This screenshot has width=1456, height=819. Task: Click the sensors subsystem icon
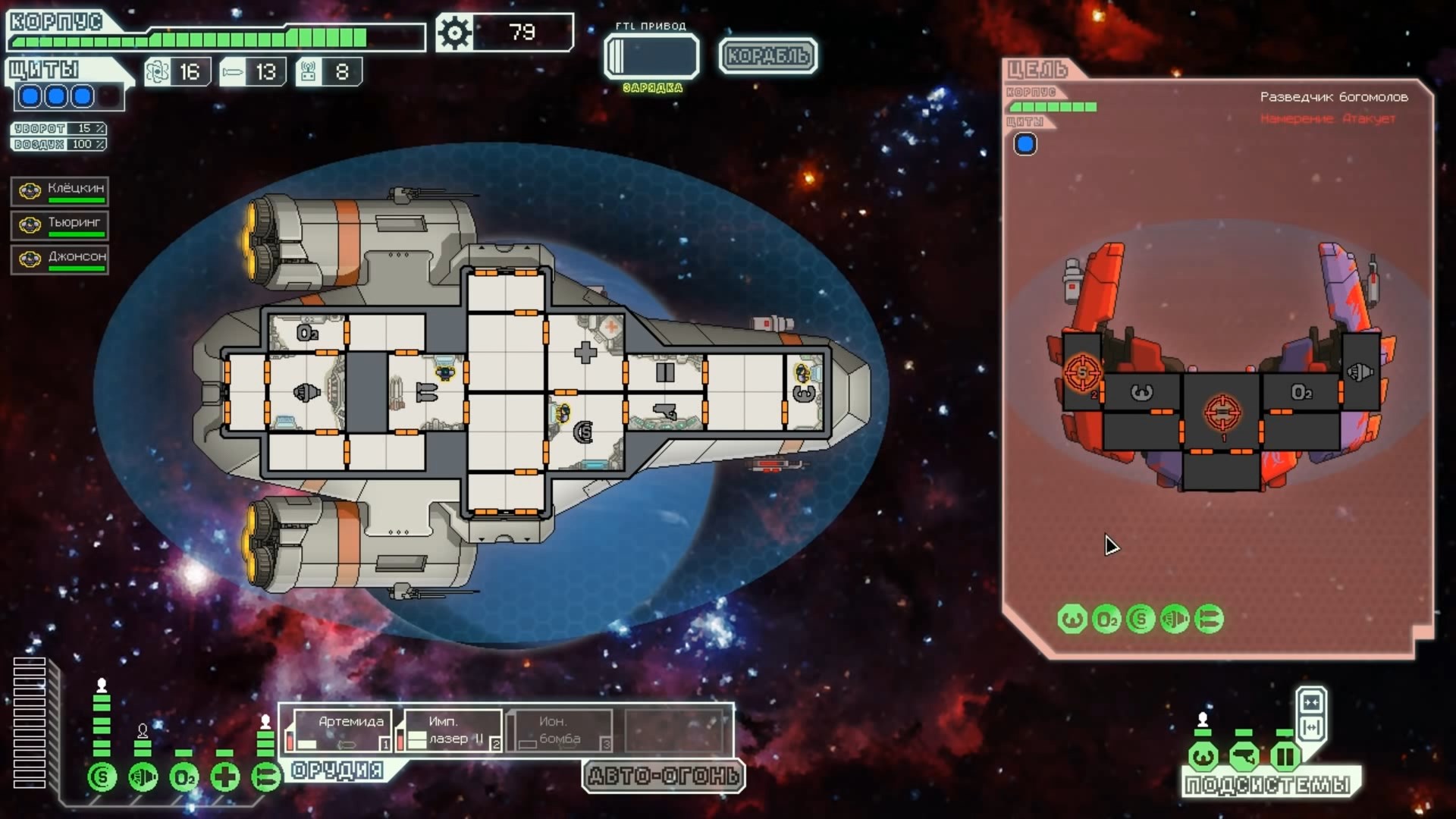pos(1244,756)
